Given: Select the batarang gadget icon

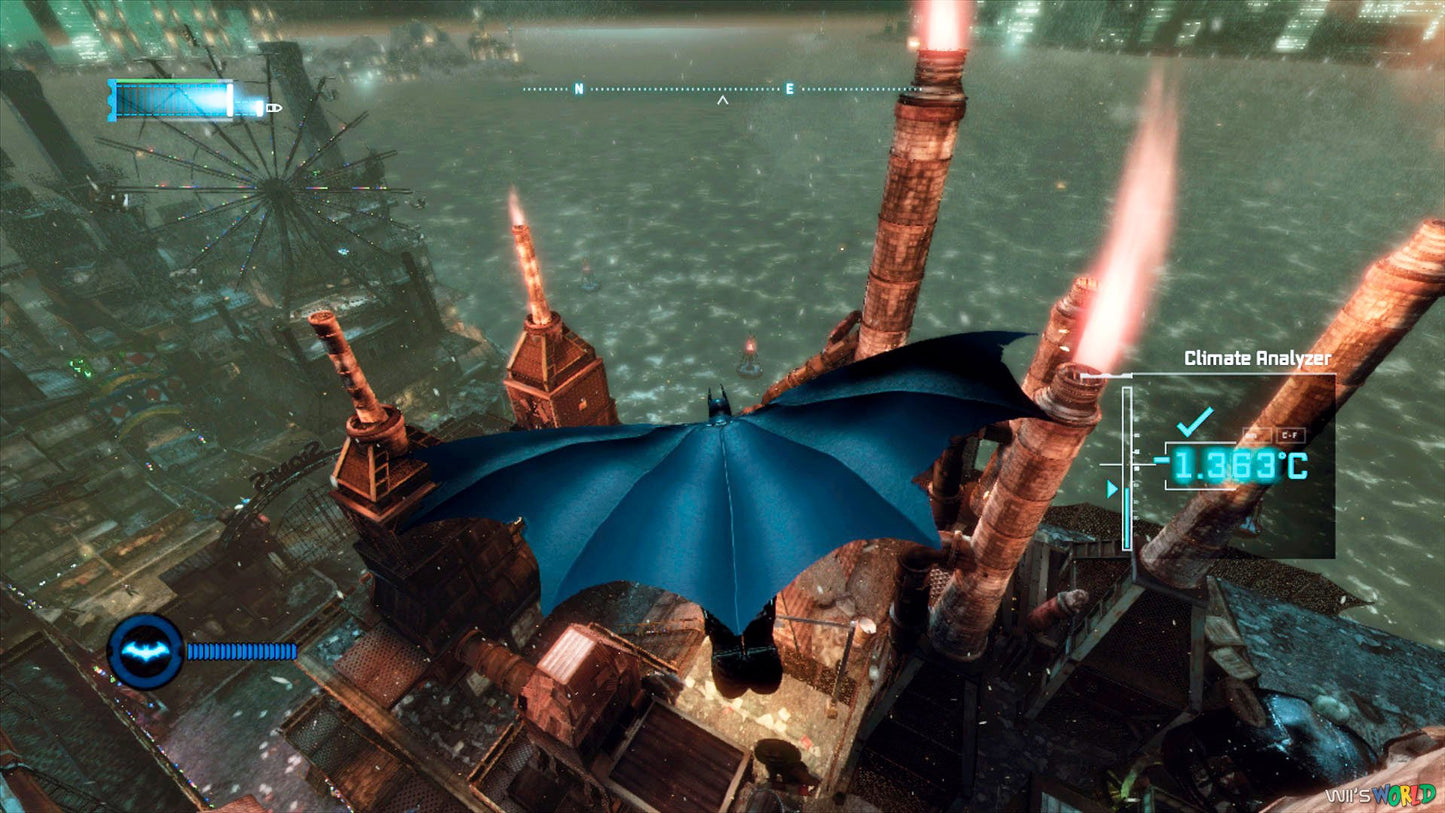Looking at the screenshot, I should pyautogui.click(x=145, y=650).
